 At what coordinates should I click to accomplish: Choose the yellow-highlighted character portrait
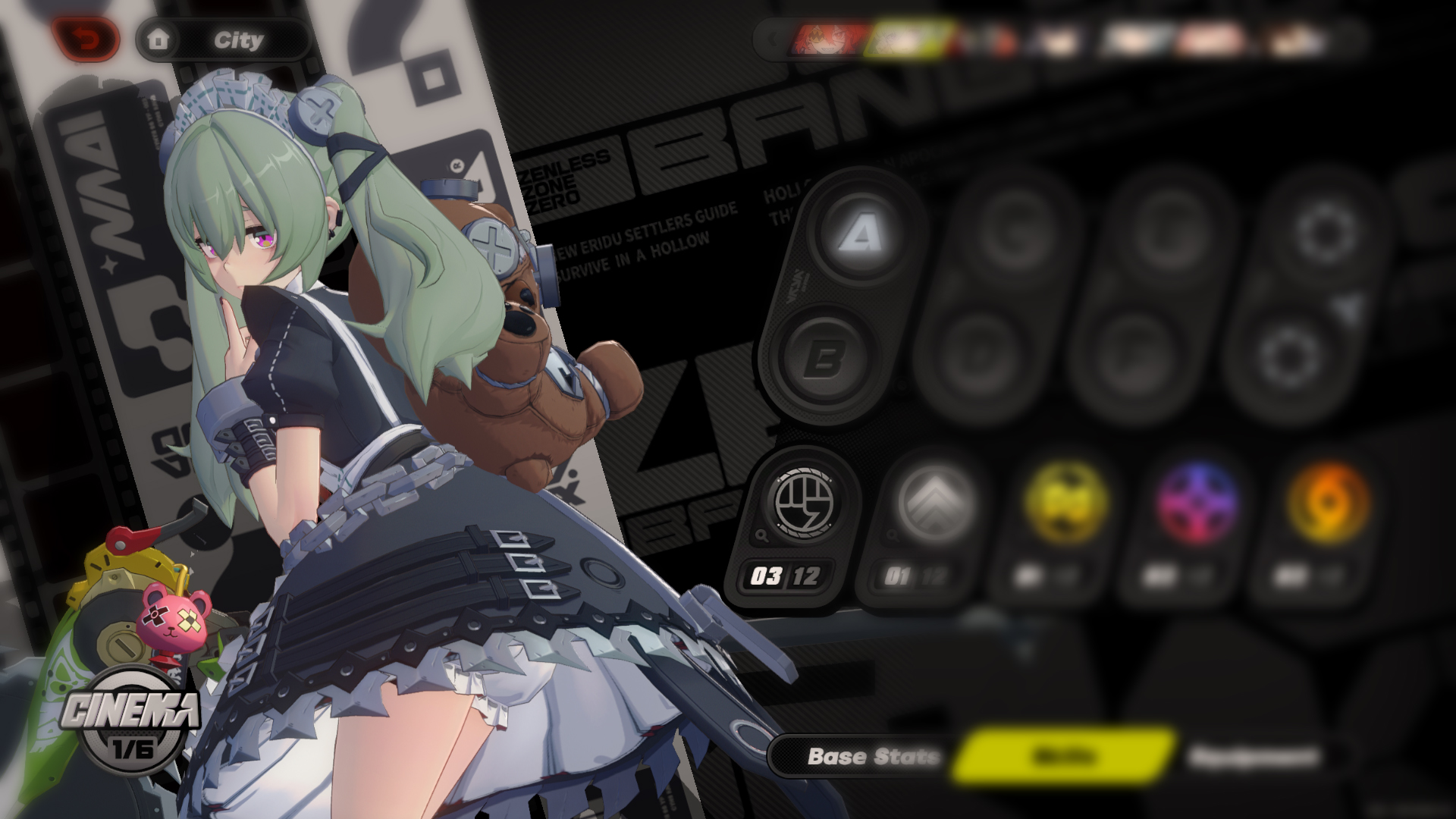click(x=906, y=36)
